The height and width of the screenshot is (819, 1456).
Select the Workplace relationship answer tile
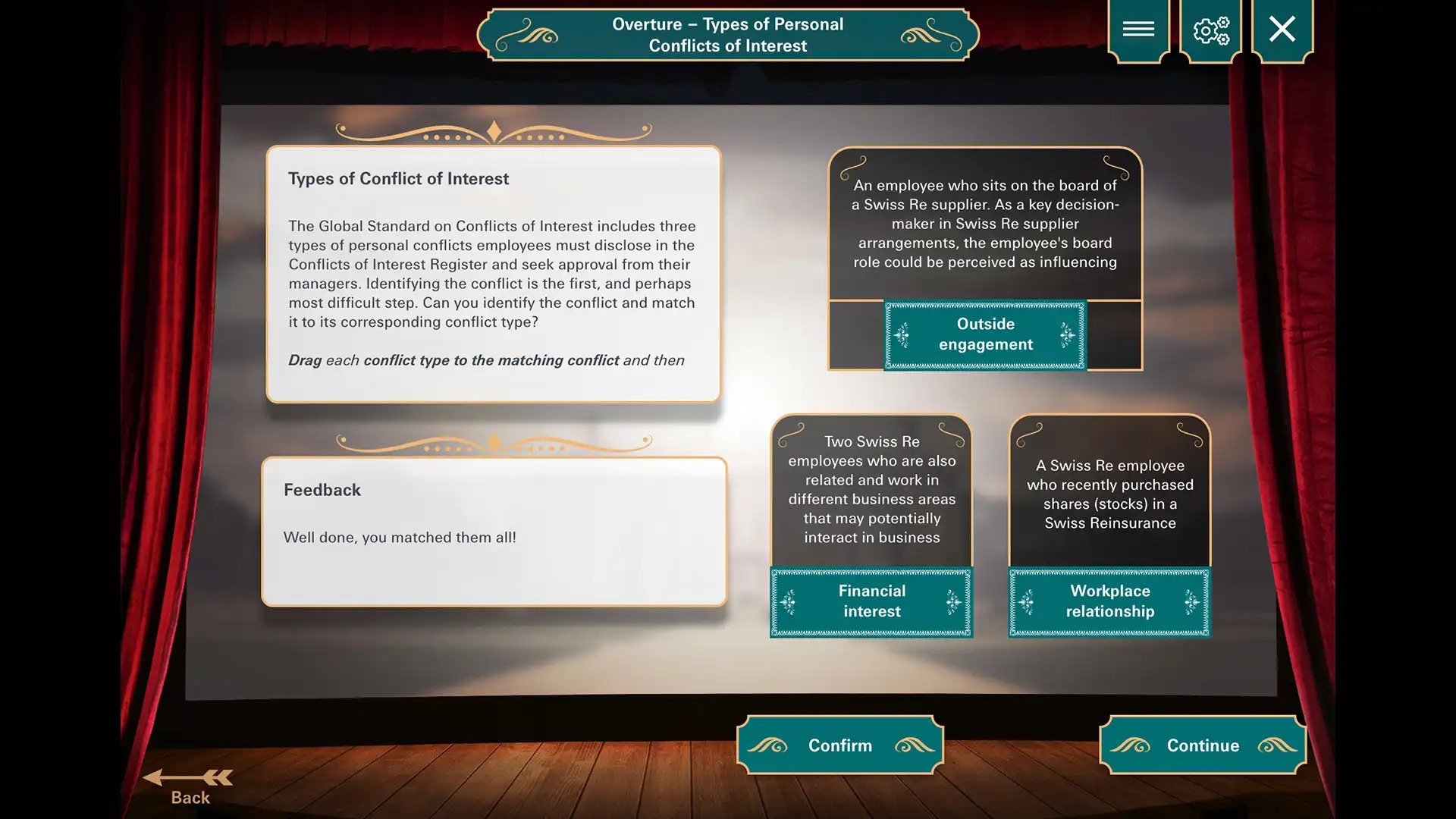coord(1109,601)
